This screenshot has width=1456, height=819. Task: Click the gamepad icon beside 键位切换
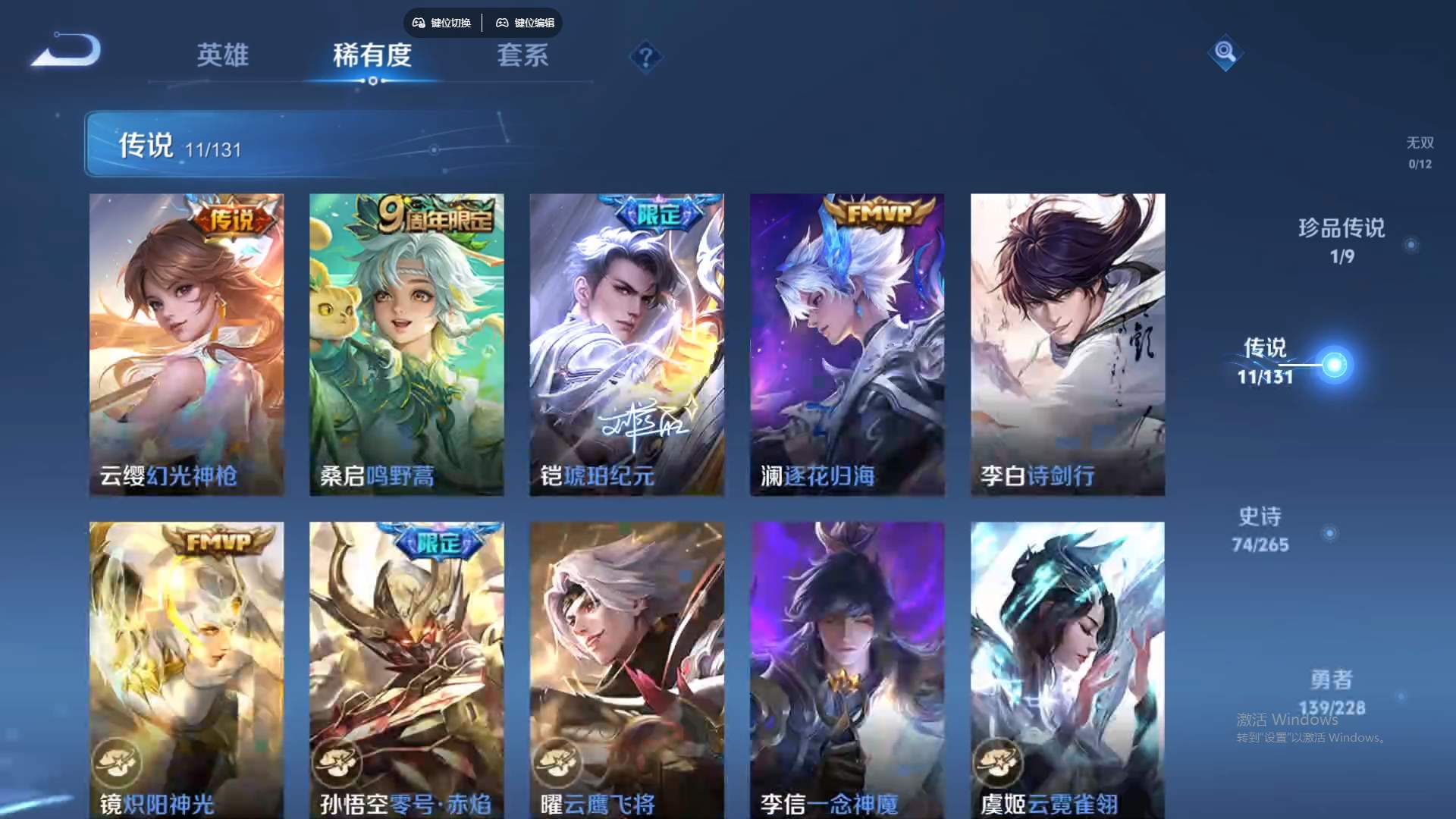coord(418,23)
